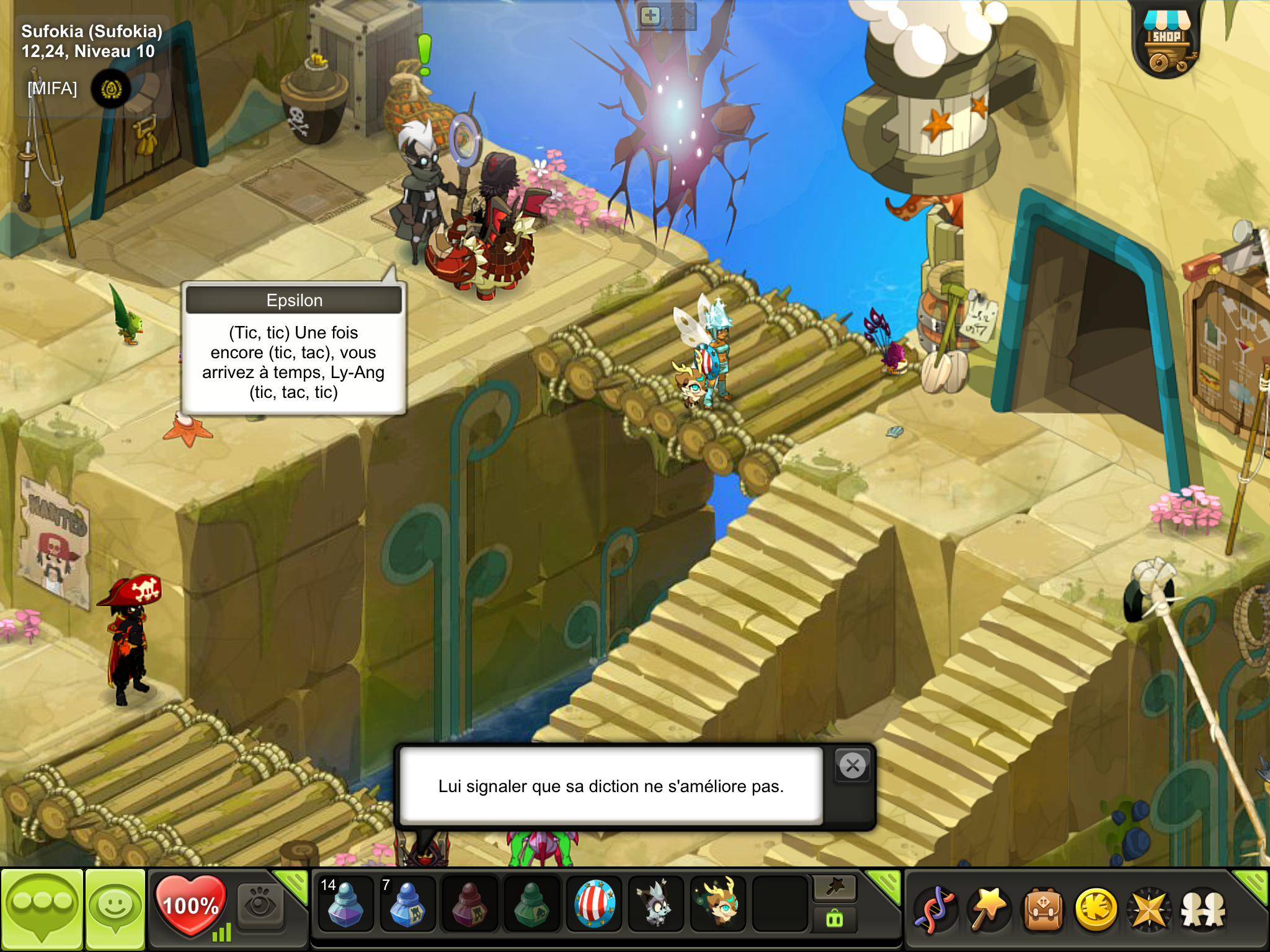Image resolution: width=1270 pixels, height=952 pixels.
Task: Select the antlered fawn pet slot
Action: tap(718, 904)
